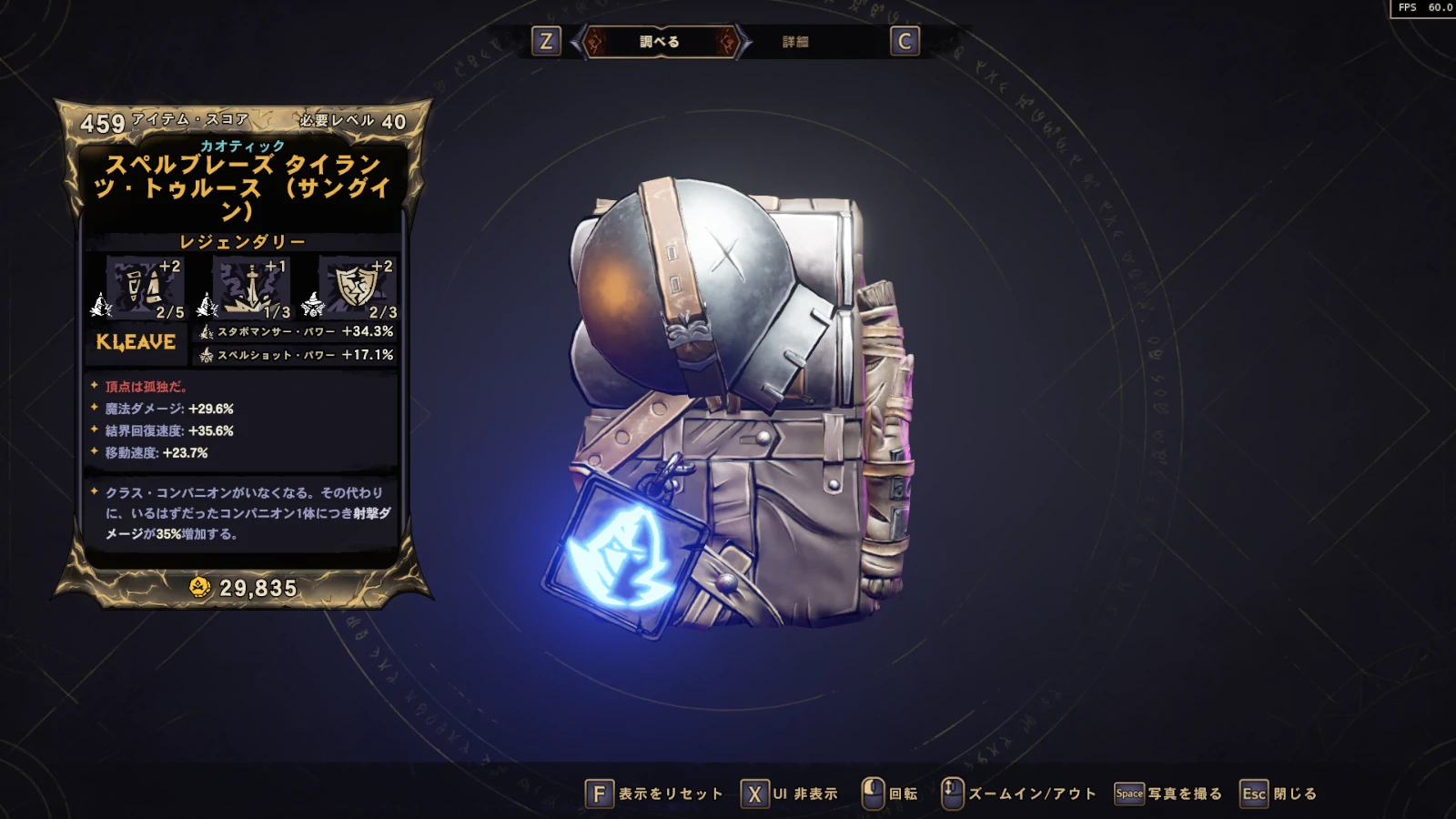The width and height of the screenshot is (1456, 819).
Task: Hide the interface with UI 非表示
Action: [x=790, y=794]
